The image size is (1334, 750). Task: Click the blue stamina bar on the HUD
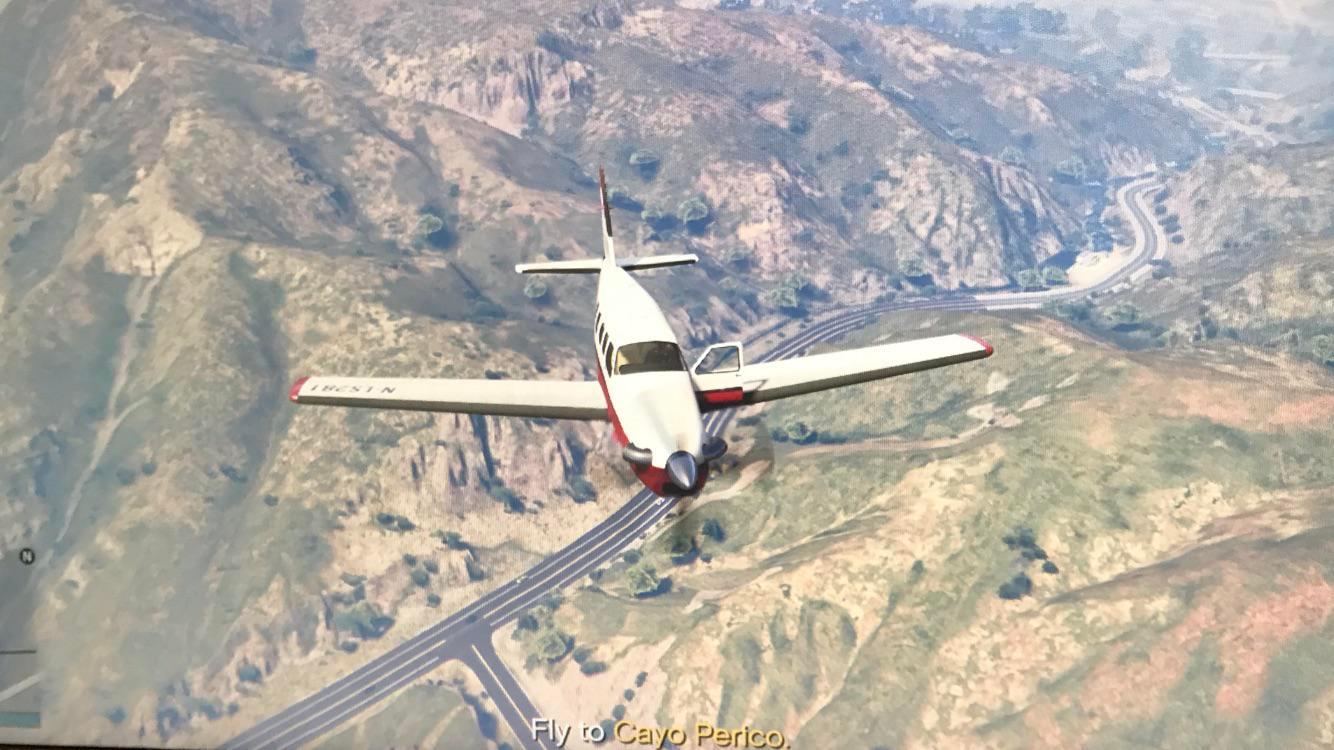(22, 719)
